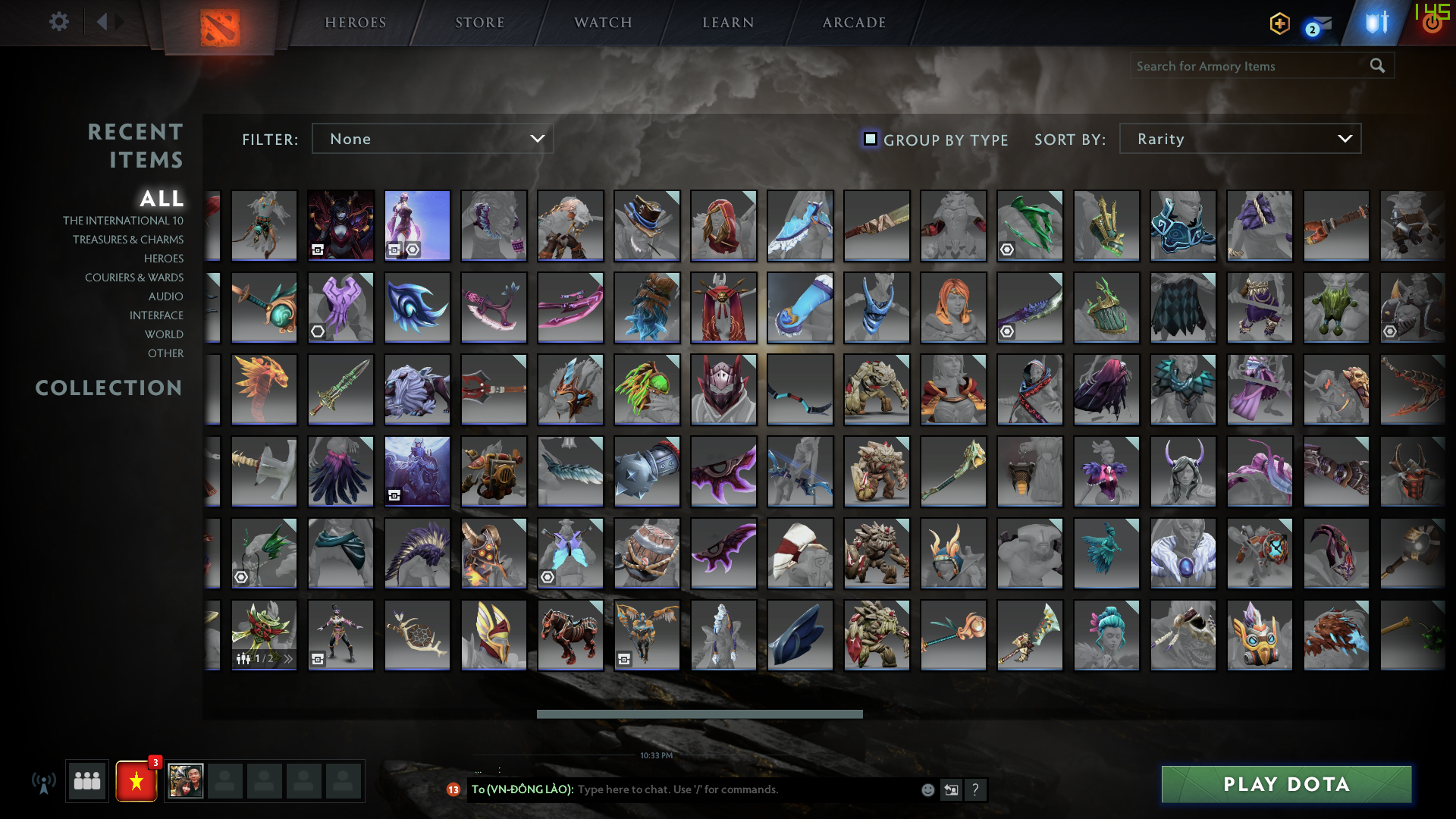Screen dimensions: 1456x819
Task: Select the highlighted blue item in the top row
Action: (x=417, y=225)
